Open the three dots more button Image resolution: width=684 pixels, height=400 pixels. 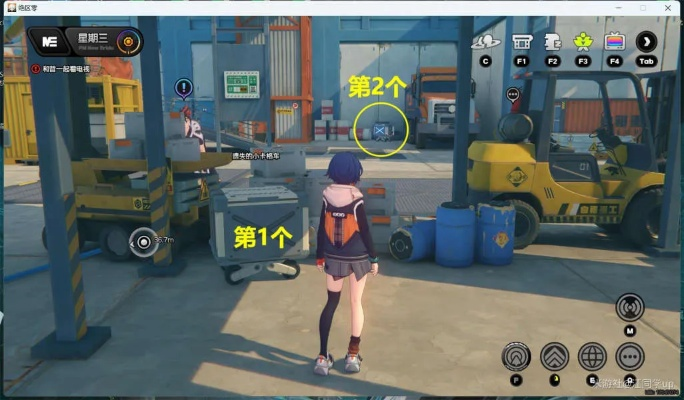(x=630, y=356)
